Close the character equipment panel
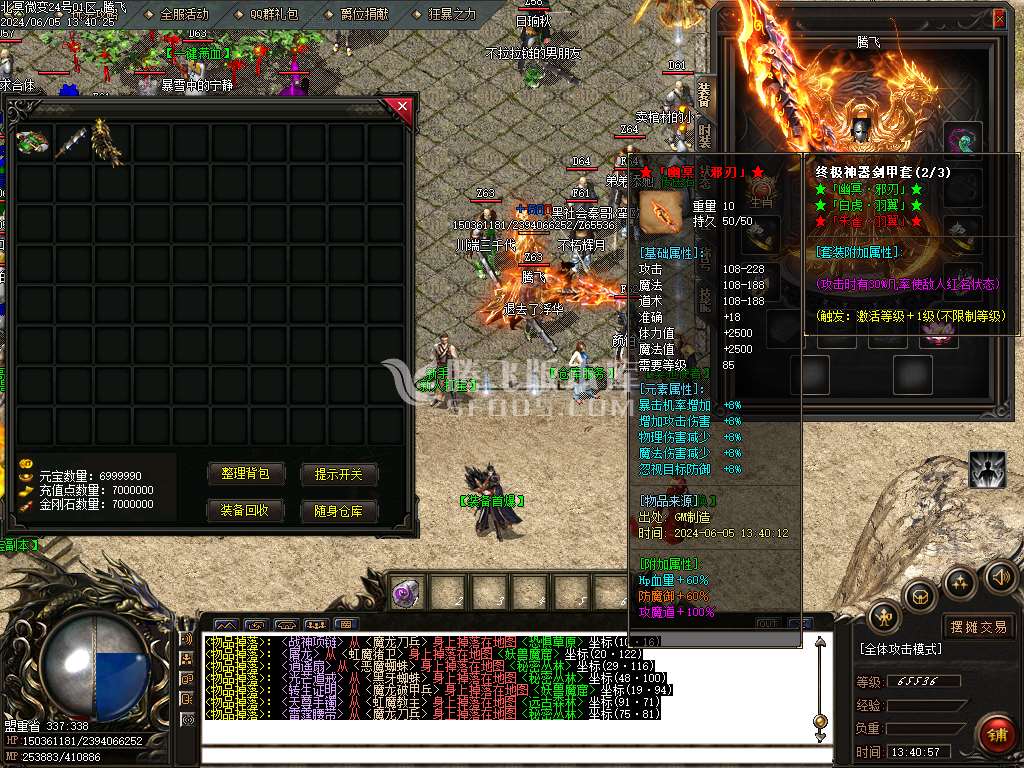Screen dimensions: 1024x768 [x=999, y=18]
